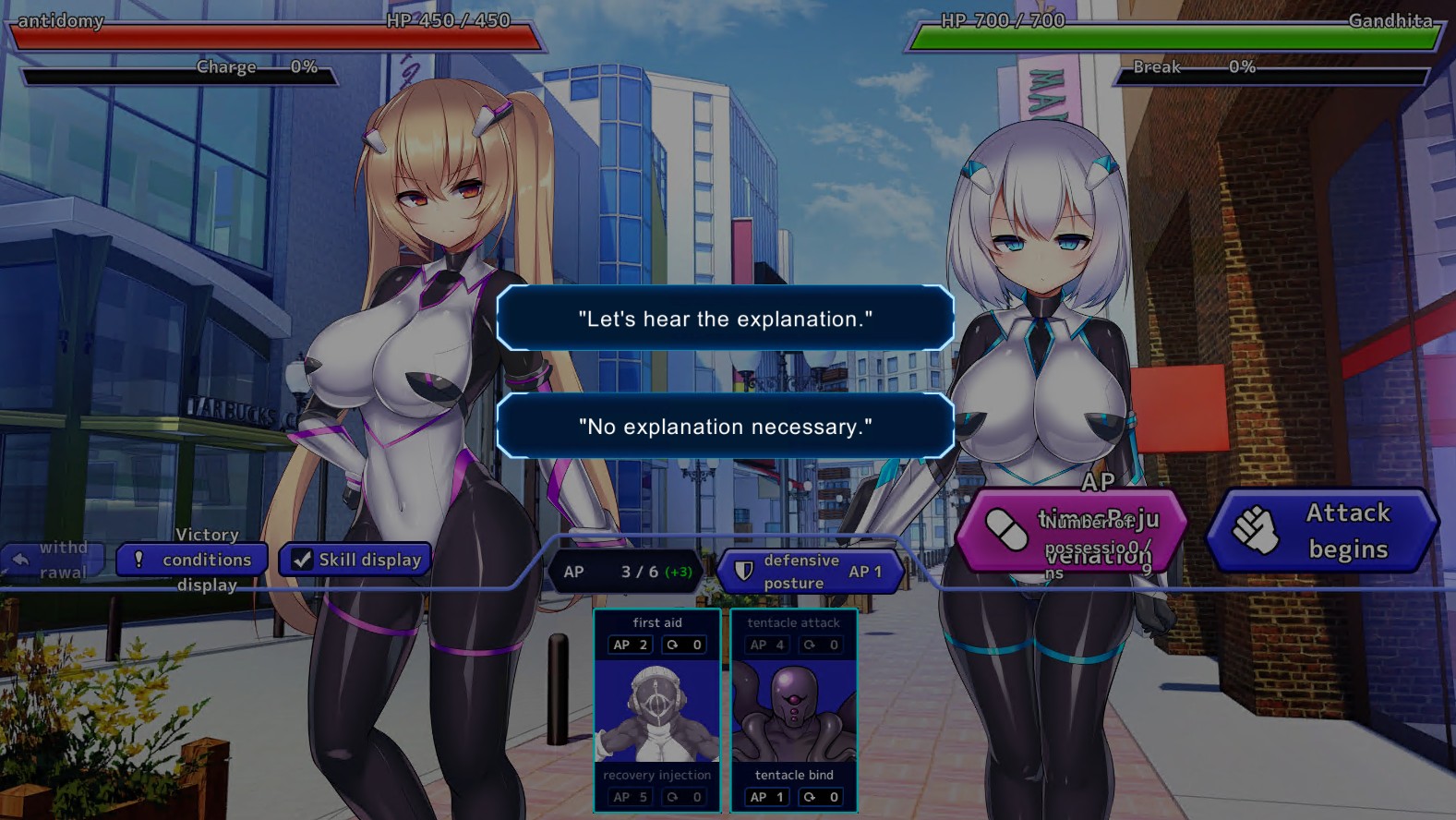Choose "No explanation necessary."
1456x820 pixels.
click(726, 427)
